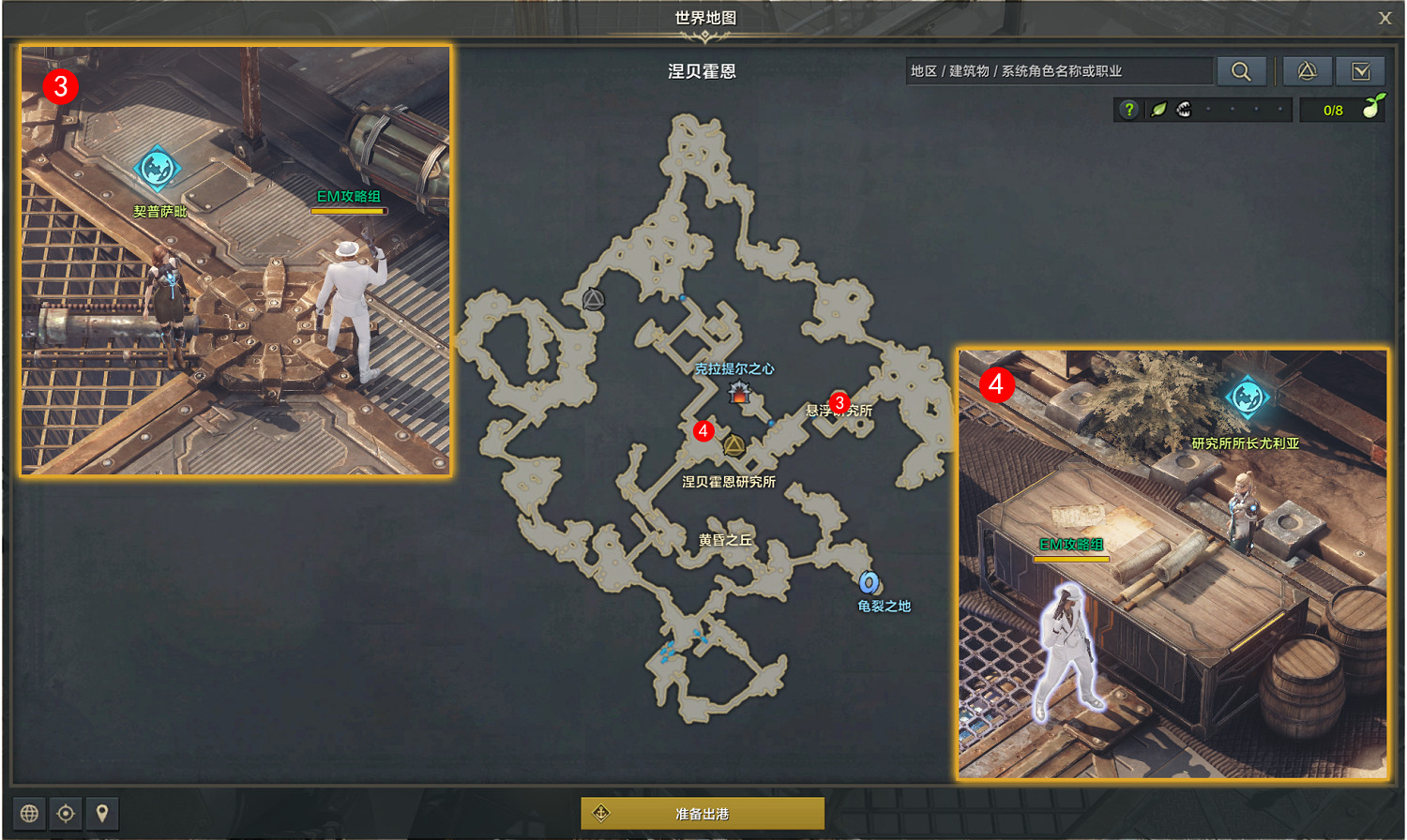Open the world map view with the globe icon
The height and width of the screenshot is (840, 1407).
(31, 814)
